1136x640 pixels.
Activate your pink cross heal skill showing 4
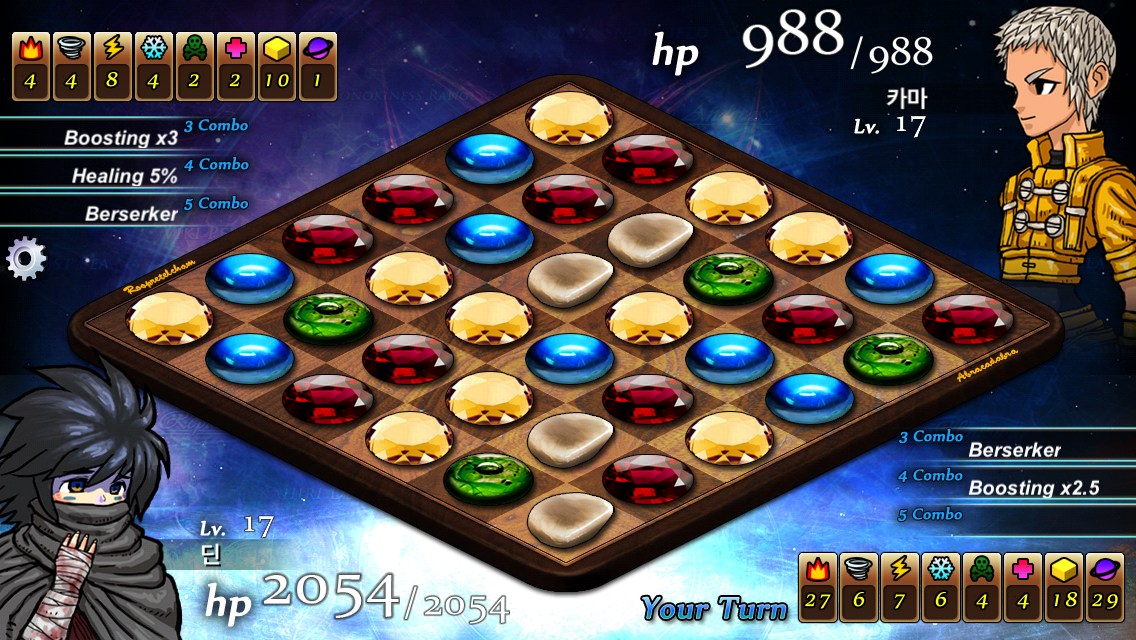coord(1022,586)
